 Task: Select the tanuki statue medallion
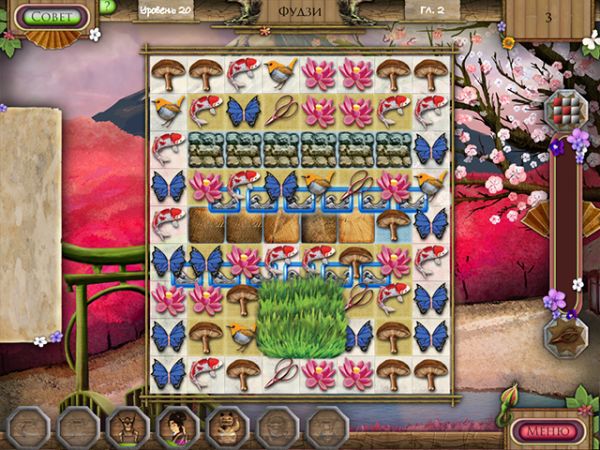227,428
